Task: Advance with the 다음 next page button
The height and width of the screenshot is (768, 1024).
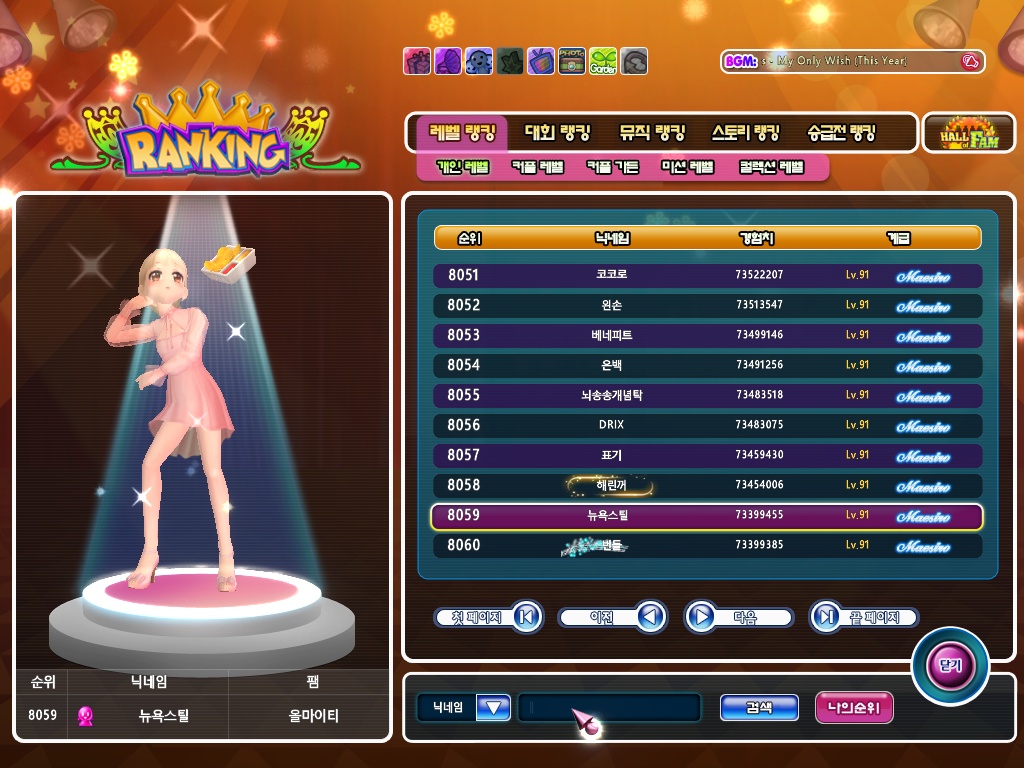Action: pyautogui.click(x=739, y=617)
